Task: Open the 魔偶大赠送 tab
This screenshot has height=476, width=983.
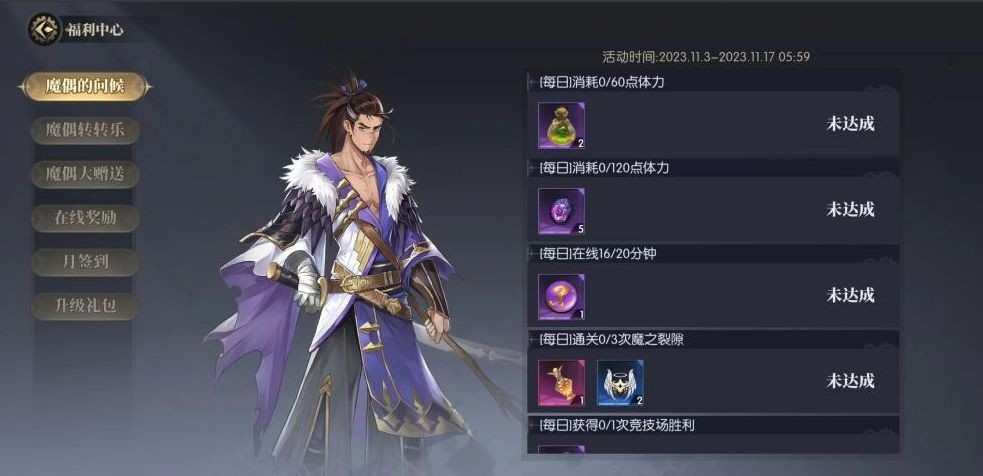Action: (x=84, y=174)
